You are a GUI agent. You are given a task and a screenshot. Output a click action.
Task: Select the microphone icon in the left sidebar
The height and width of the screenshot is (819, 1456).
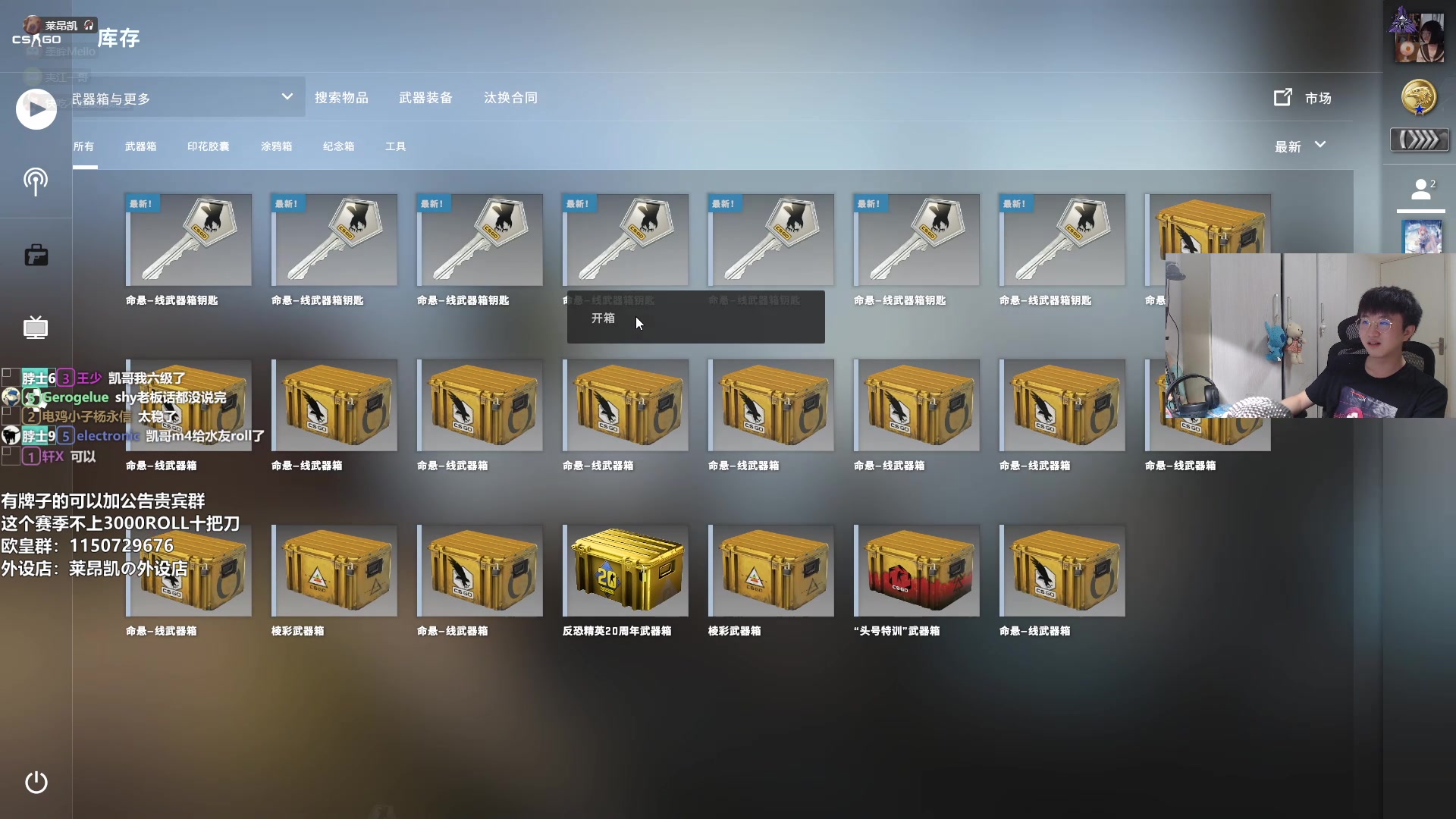35,182
